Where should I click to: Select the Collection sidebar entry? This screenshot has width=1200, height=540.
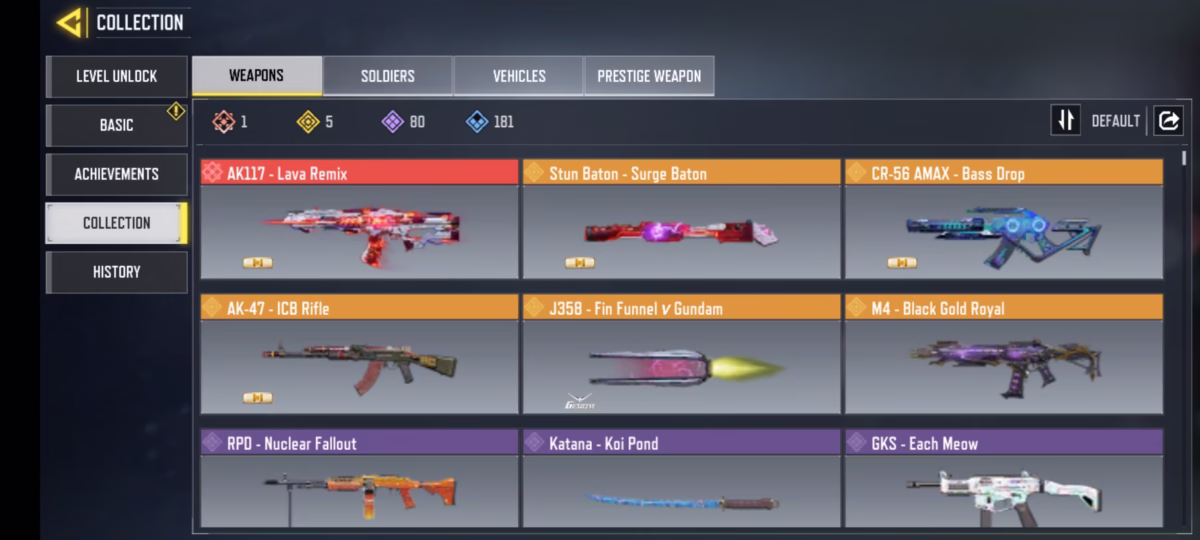click(x=116, y=223)
